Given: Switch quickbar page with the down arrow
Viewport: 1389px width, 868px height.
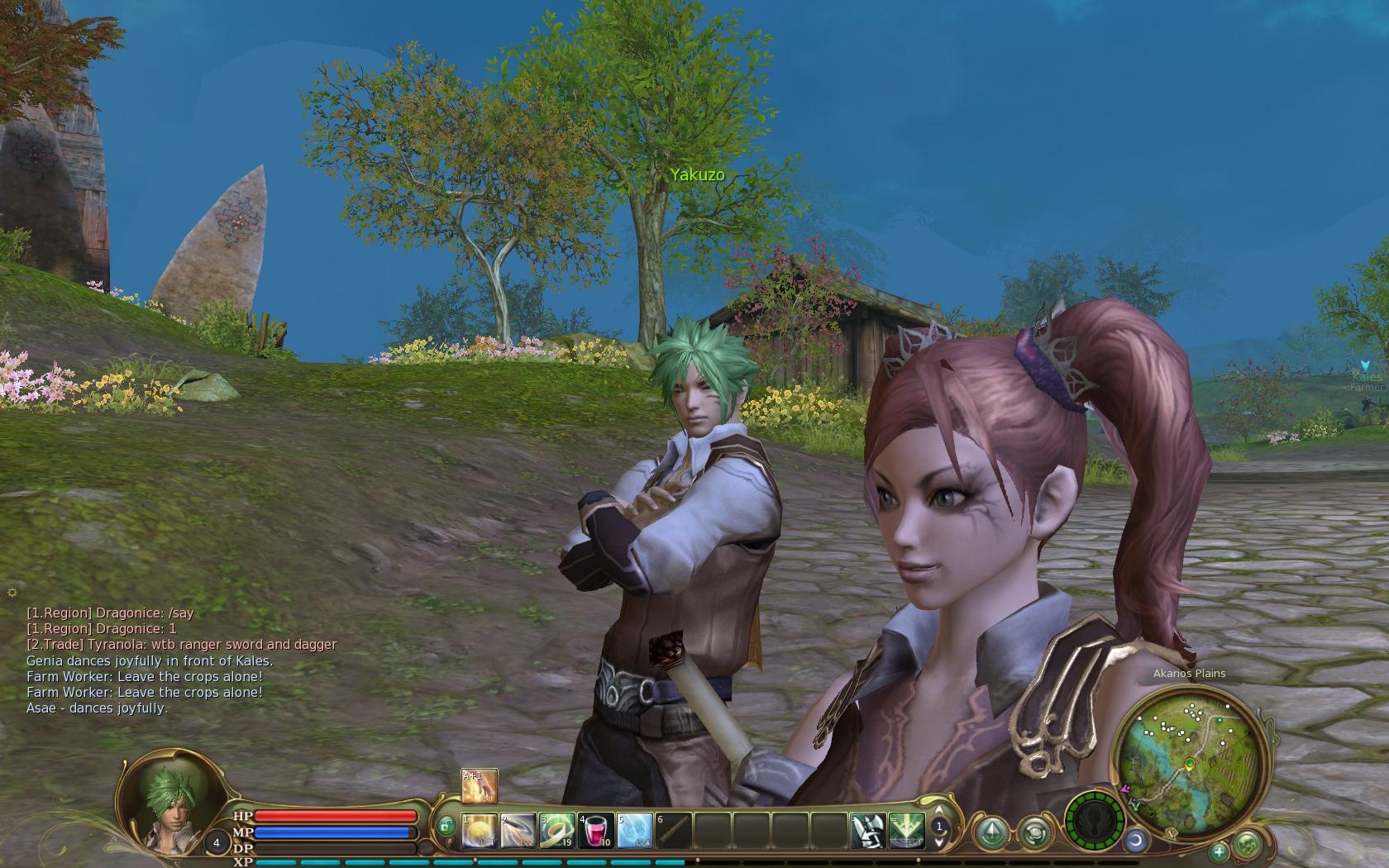Looking at the screenshot, I should click(938, 841).
